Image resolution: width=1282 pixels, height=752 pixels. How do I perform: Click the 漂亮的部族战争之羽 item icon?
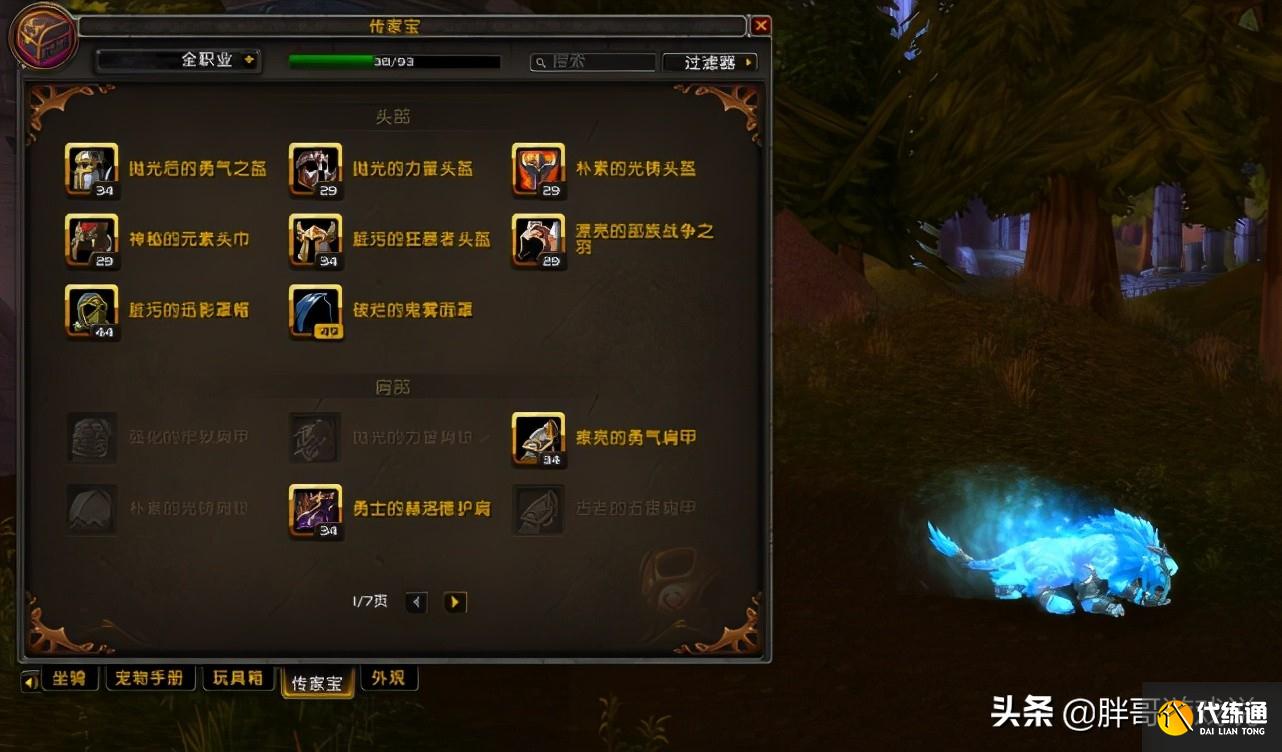click(x=538, y=240)
